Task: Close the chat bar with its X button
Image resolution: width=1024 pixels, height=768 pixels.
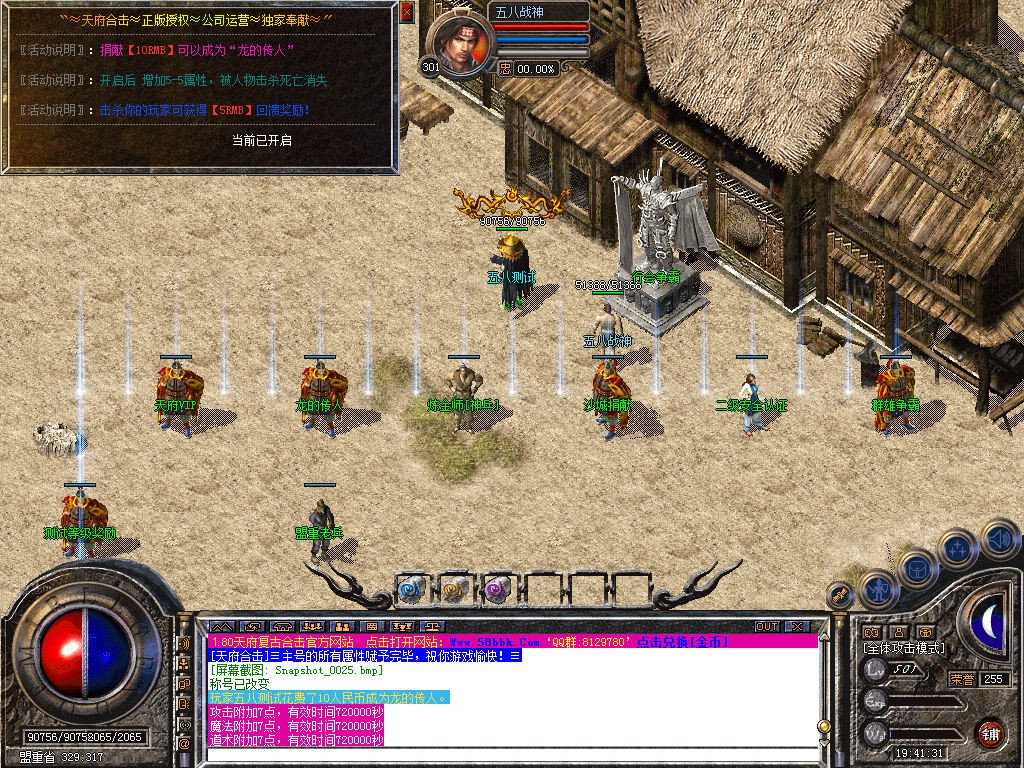Action: tap(797, 627)
